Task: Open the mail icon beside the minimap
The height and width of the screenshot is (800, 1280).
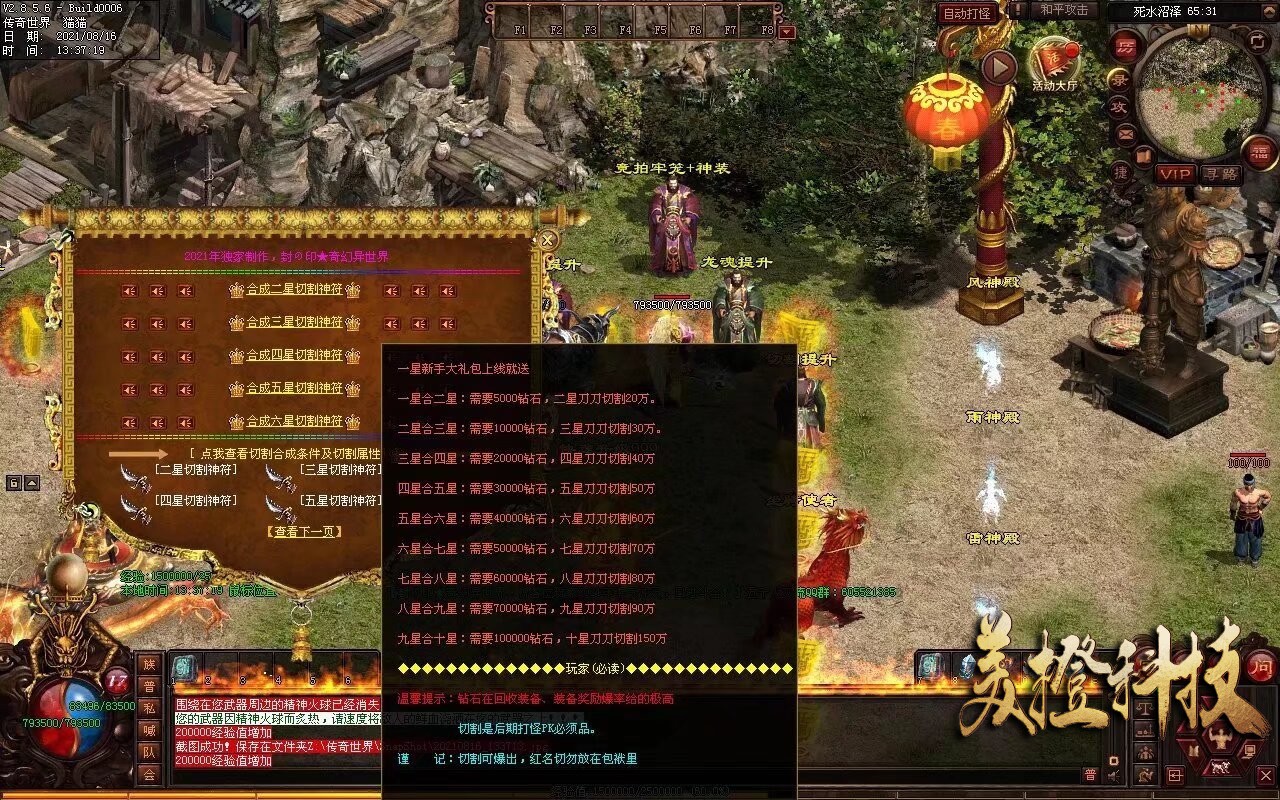Action: click(x=1127, y=134)
